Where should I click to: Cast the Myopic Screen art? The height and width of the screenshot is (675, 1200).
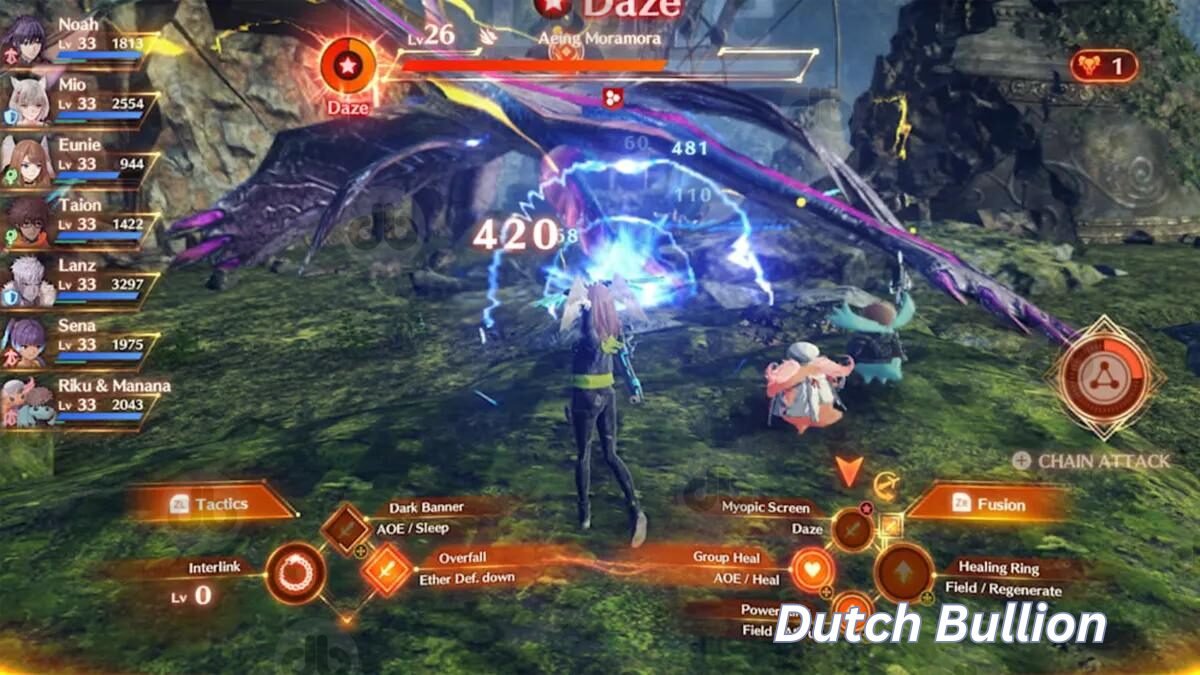click(x=852, y=528)
